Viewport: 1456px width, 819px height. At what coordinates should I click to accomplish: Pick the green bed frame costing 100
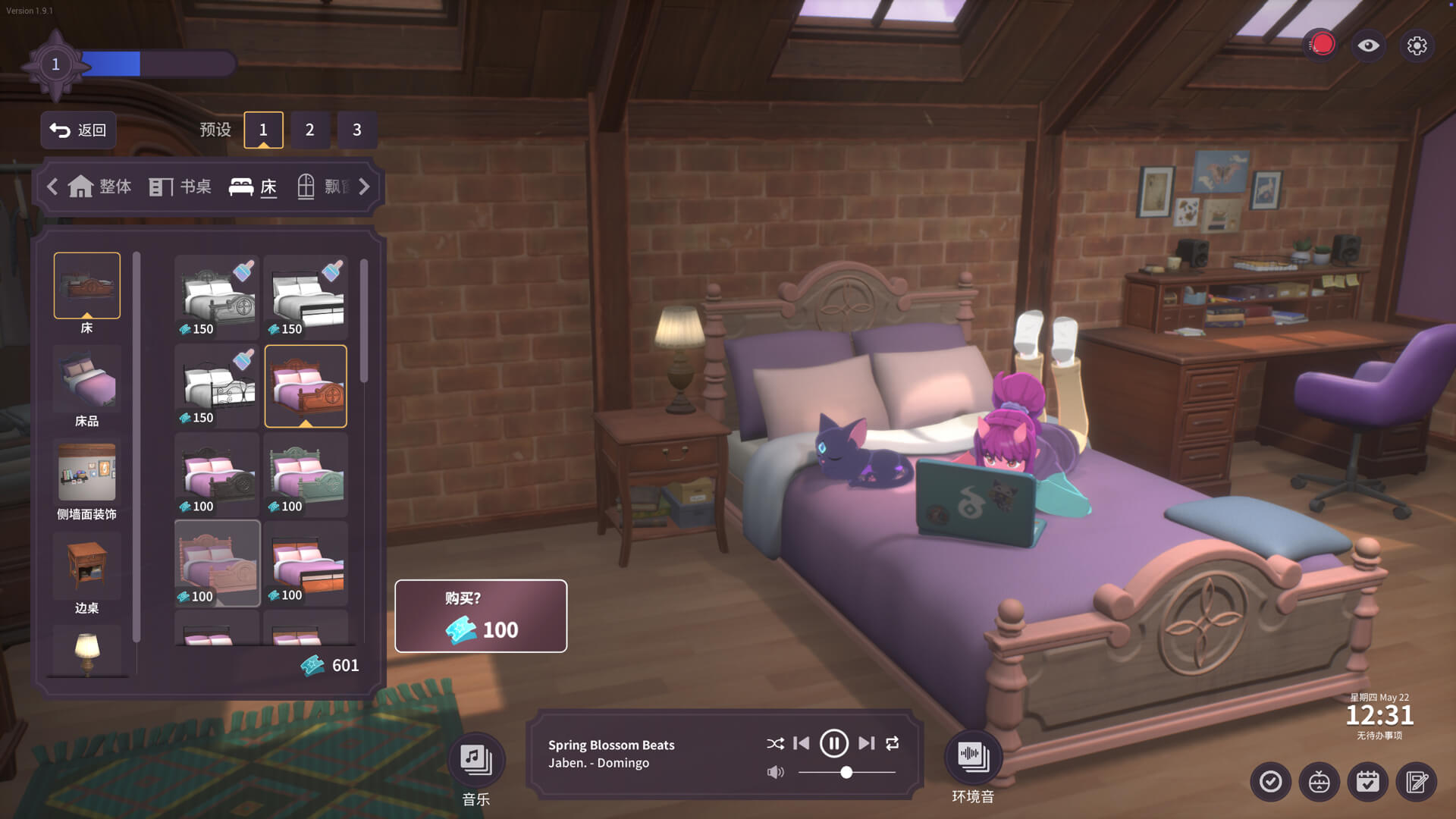(306, 475)
